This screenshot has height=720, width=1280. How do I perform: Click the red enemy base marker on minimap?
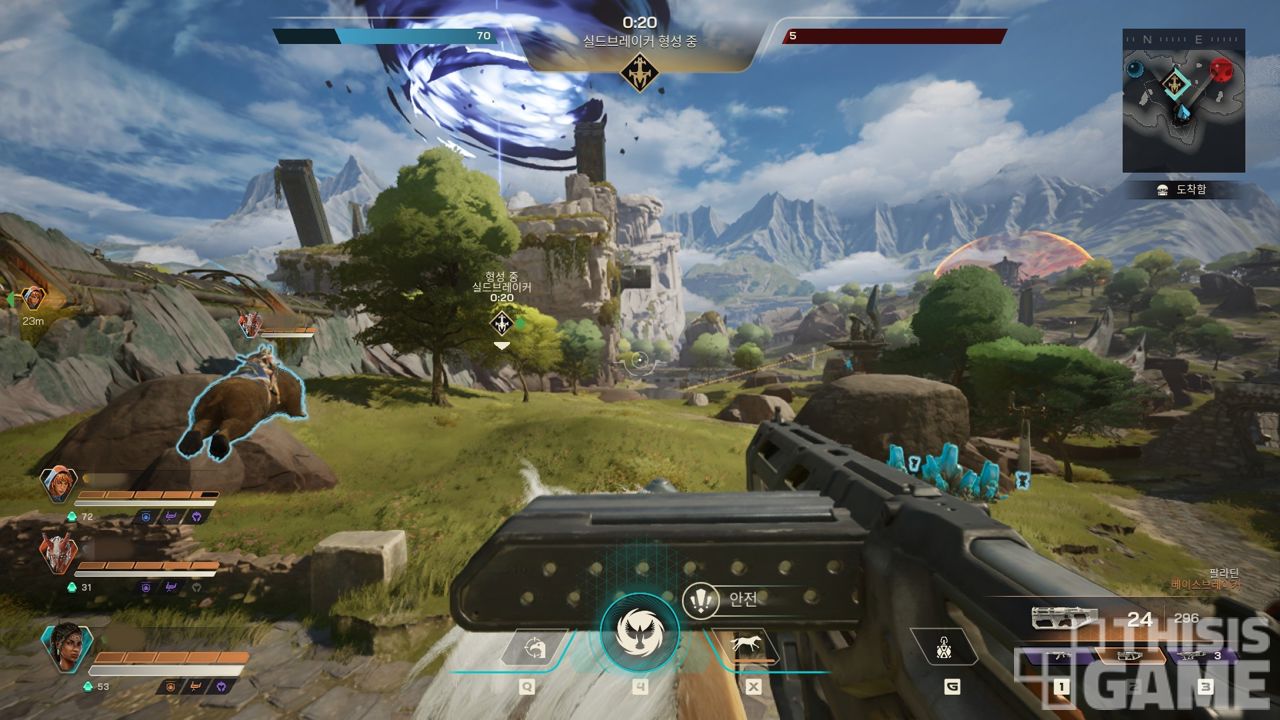tap(1222, 70)
